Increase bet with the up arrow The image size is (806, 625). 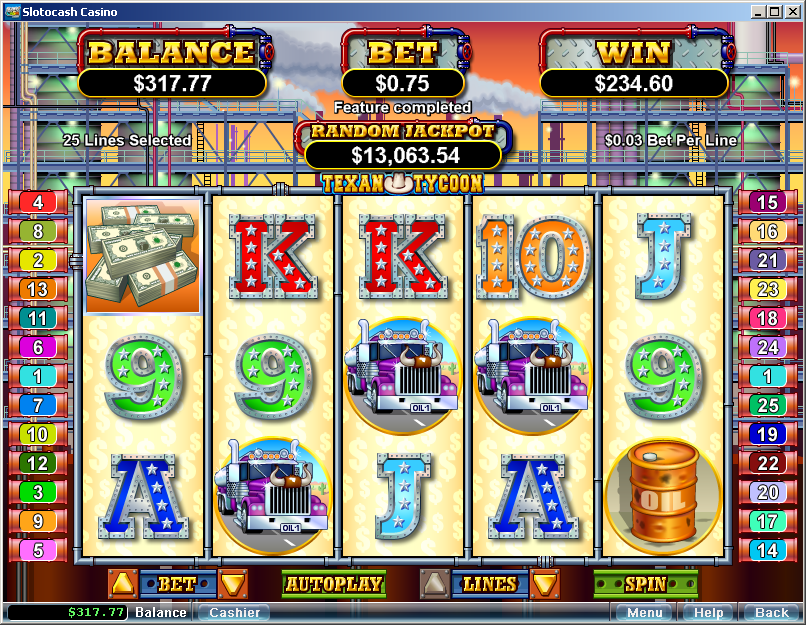pyautogui.click(x=122, y=584)
